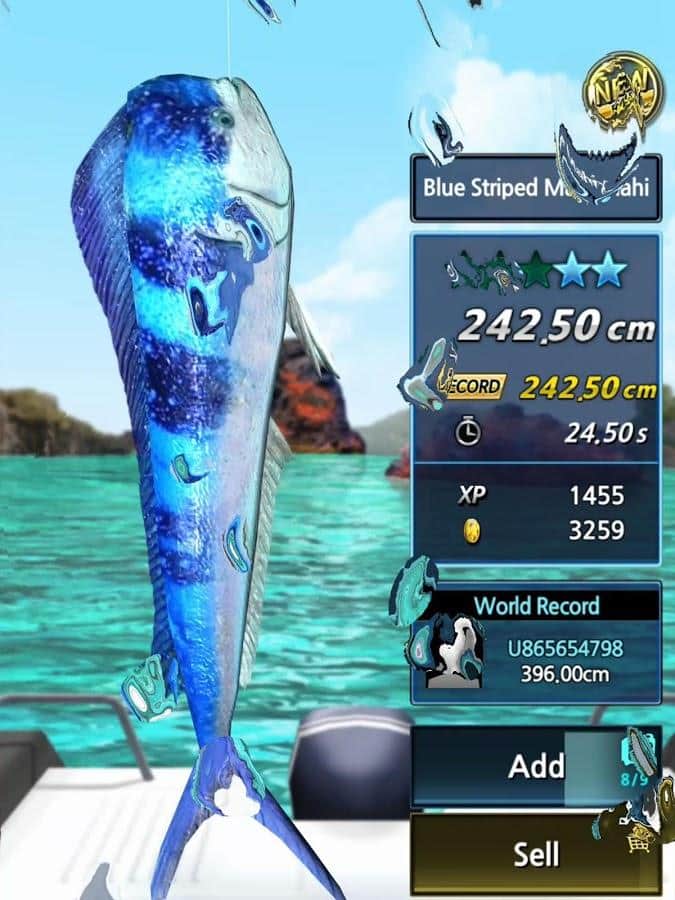The width and height of the screenshot is (675, 900).
Task: Add the fish to storage
Action: pyautogui.click(x=535, y=767)
